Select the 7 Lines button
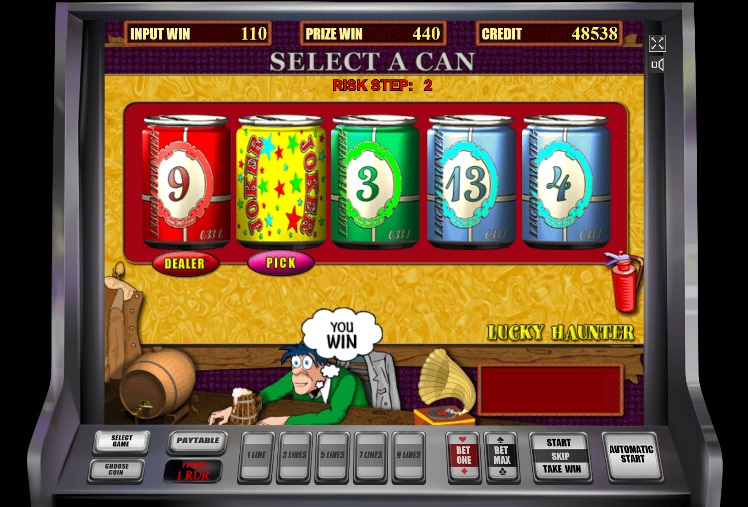Screen dimensions: 748x507 pyautogui.click(x=371, y=455)
